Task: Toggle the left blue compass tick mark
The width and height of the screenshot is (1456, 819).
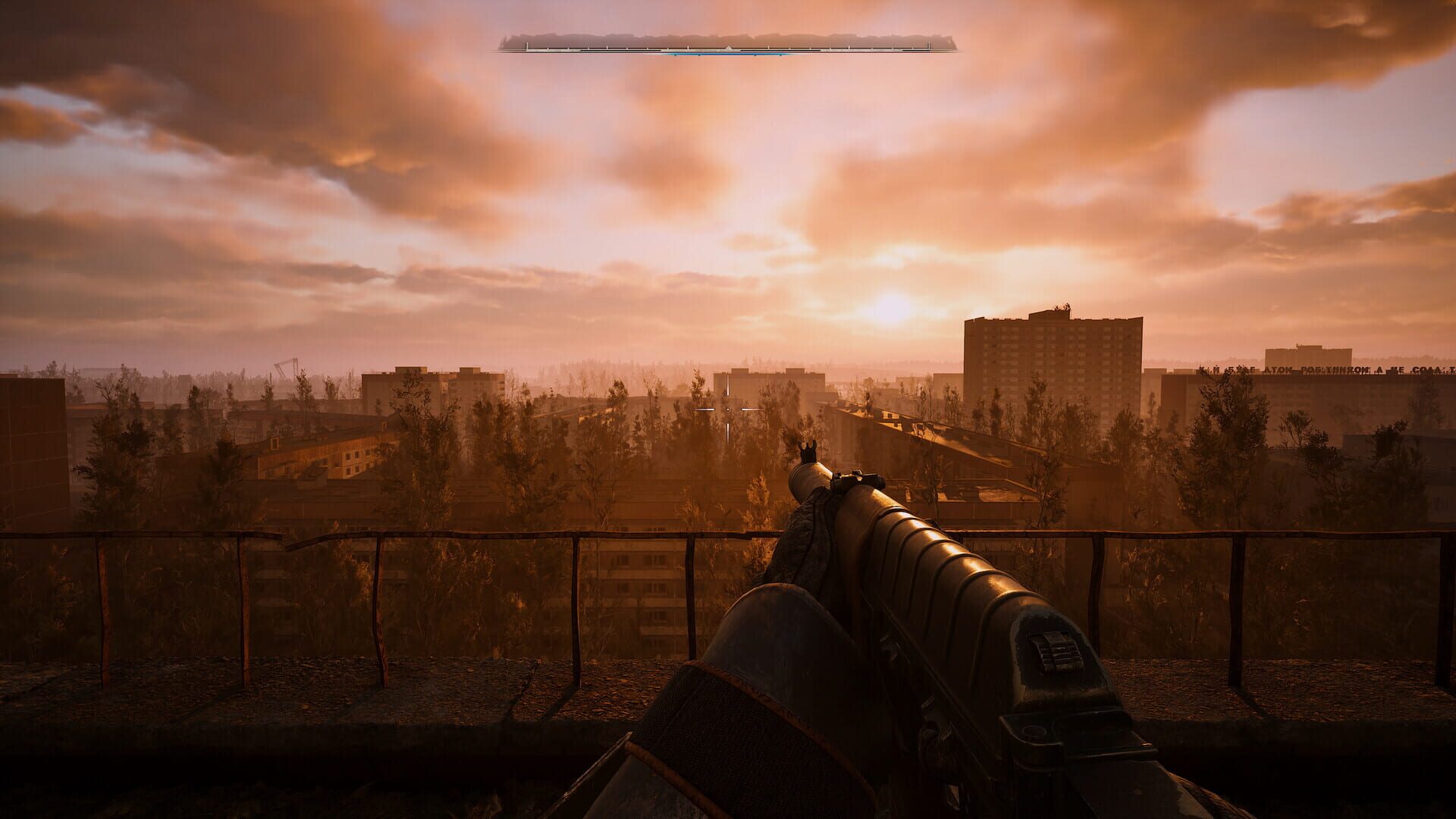Action: 675,55
